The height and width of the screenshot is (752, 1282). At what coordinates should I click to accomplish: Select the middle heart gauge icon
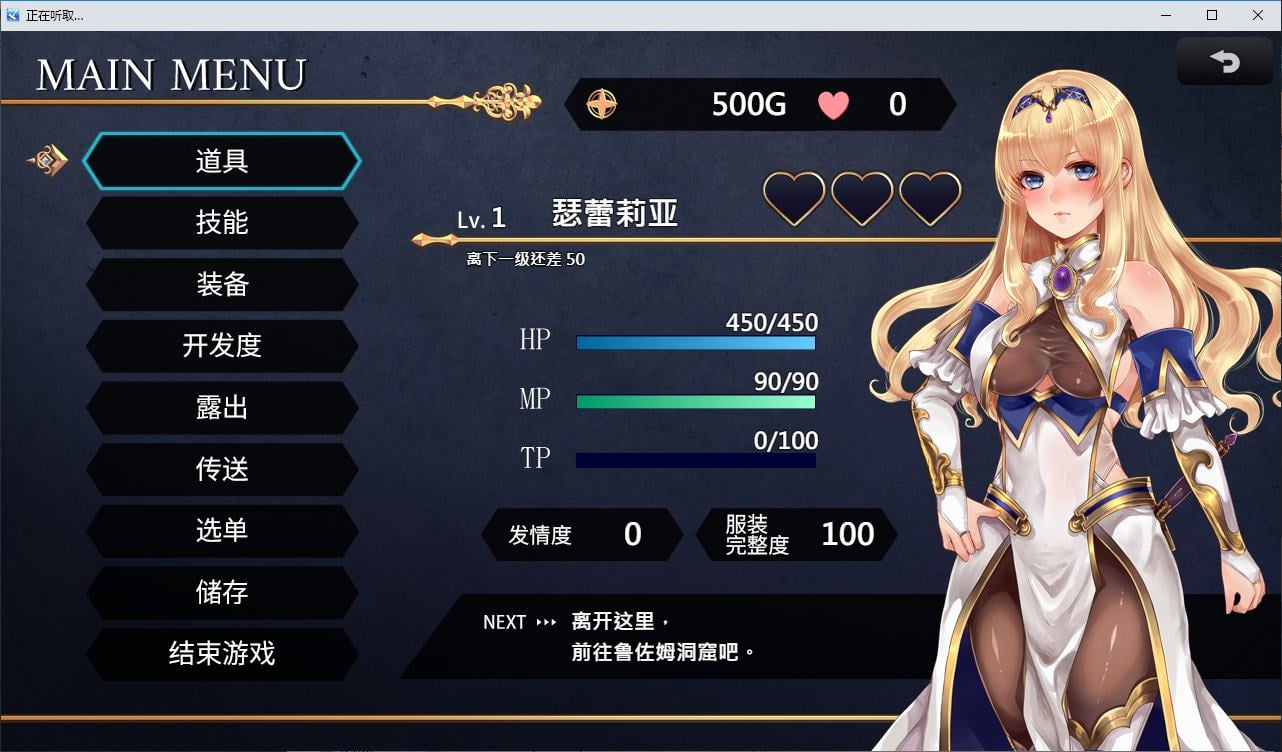861,199
